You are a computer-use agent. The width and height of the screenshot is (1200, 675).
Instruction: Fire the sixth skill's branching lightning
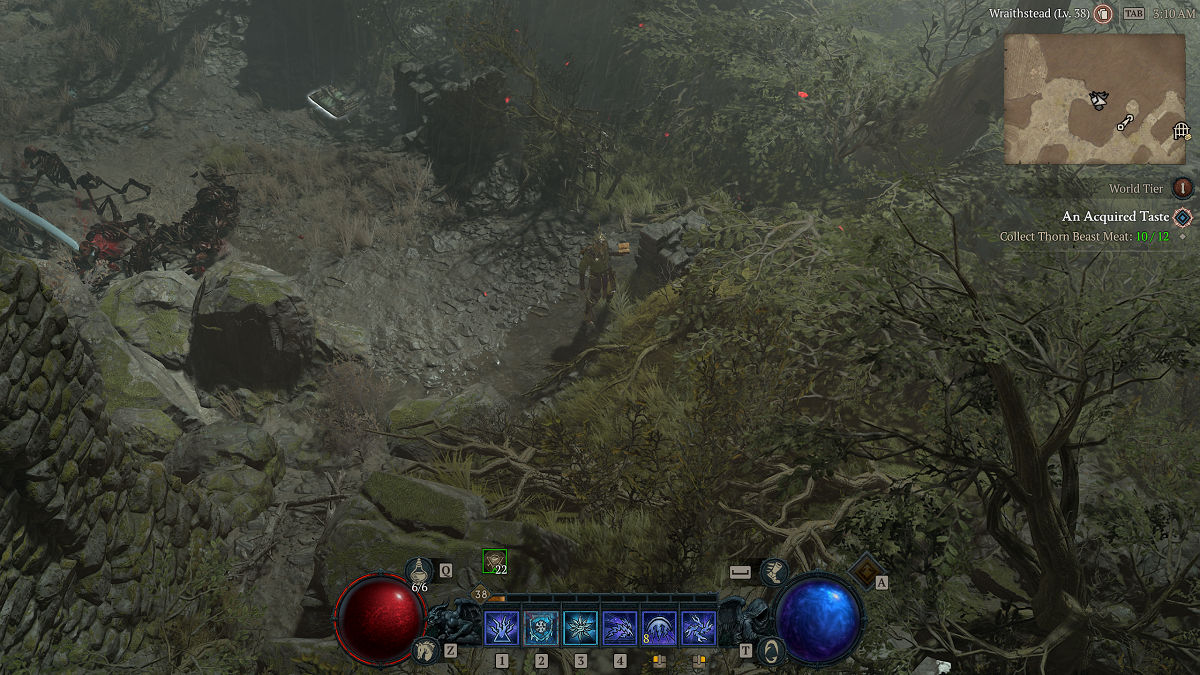click(x=698, y=629)
